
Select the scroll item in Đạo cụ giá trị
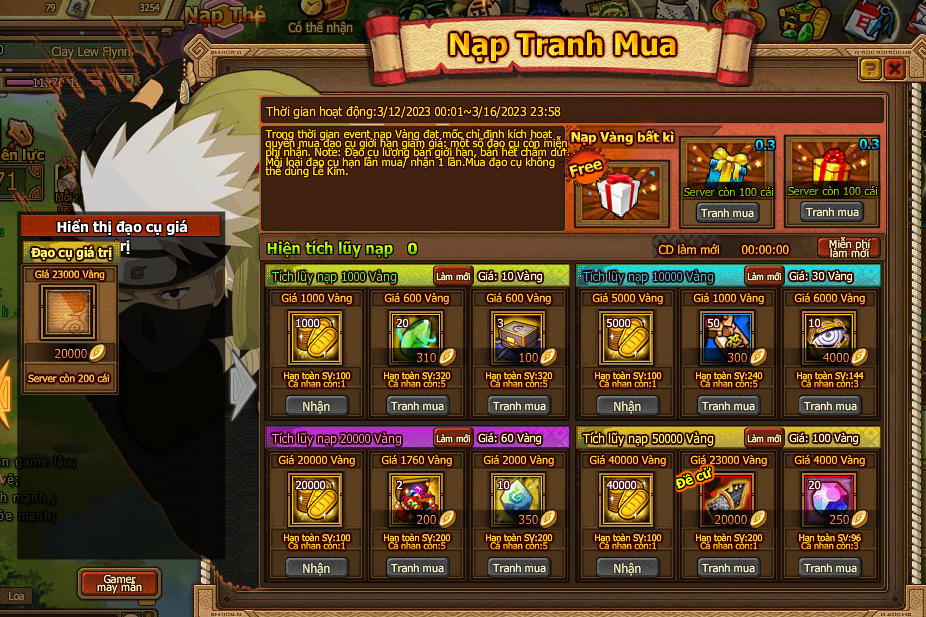(68, 314)
